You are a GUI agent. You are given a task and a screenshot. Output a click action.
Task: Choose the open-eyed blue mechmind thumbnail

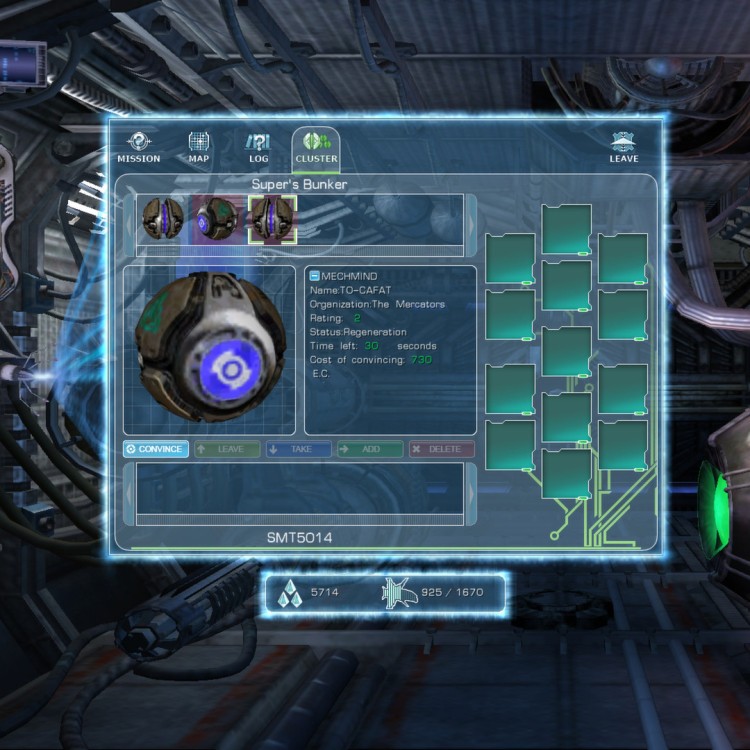(218, 219)
